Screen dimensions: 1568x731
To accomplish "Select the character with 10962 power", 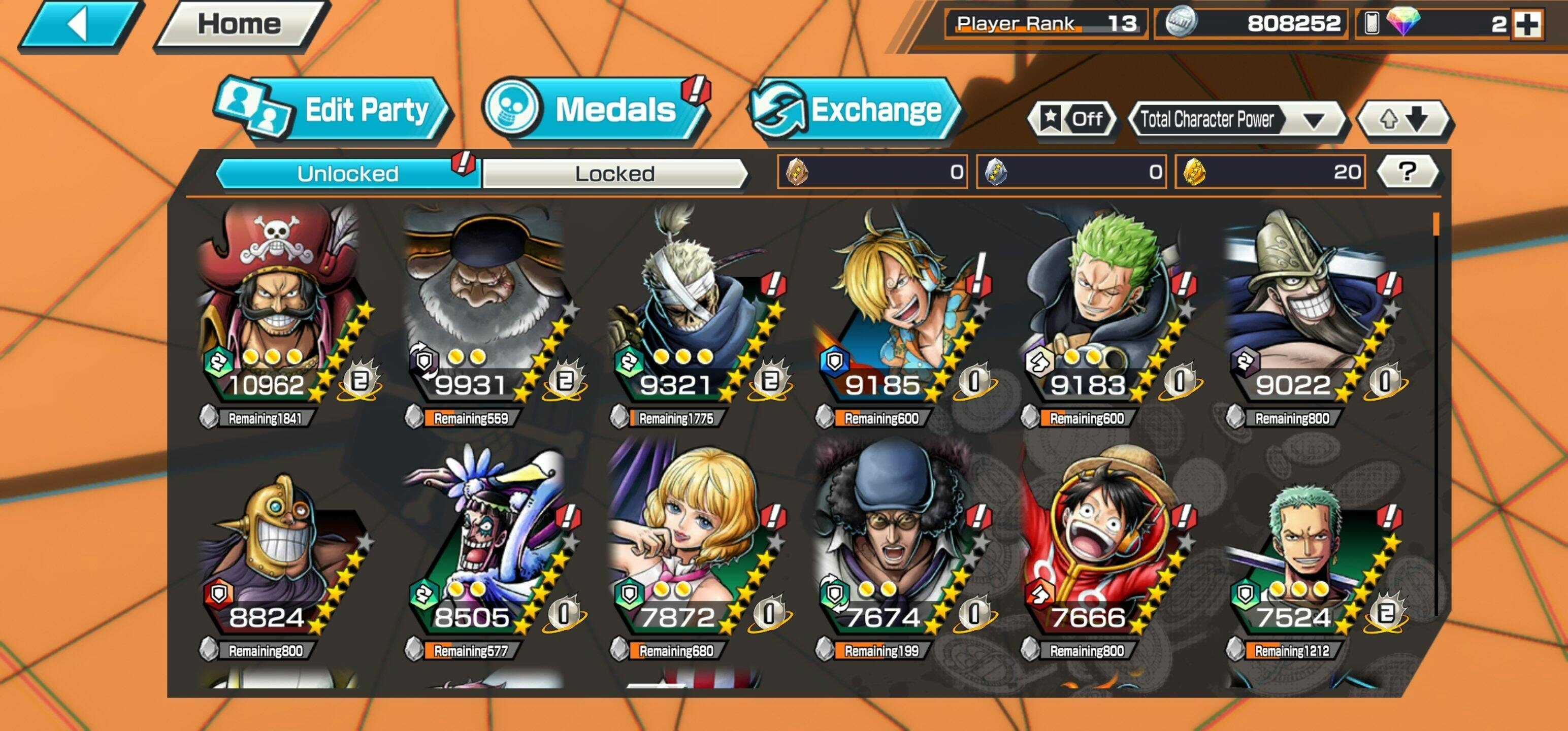I will [280, 305].
